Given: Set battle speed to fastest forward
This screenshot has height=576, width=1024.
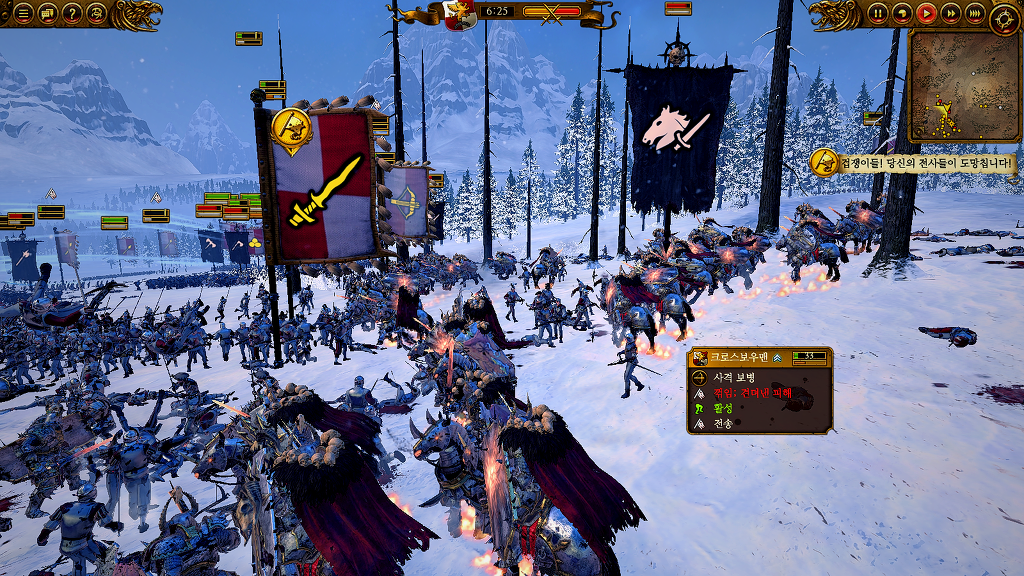Looking at the screenshot, I should click(x=975, y=14).
